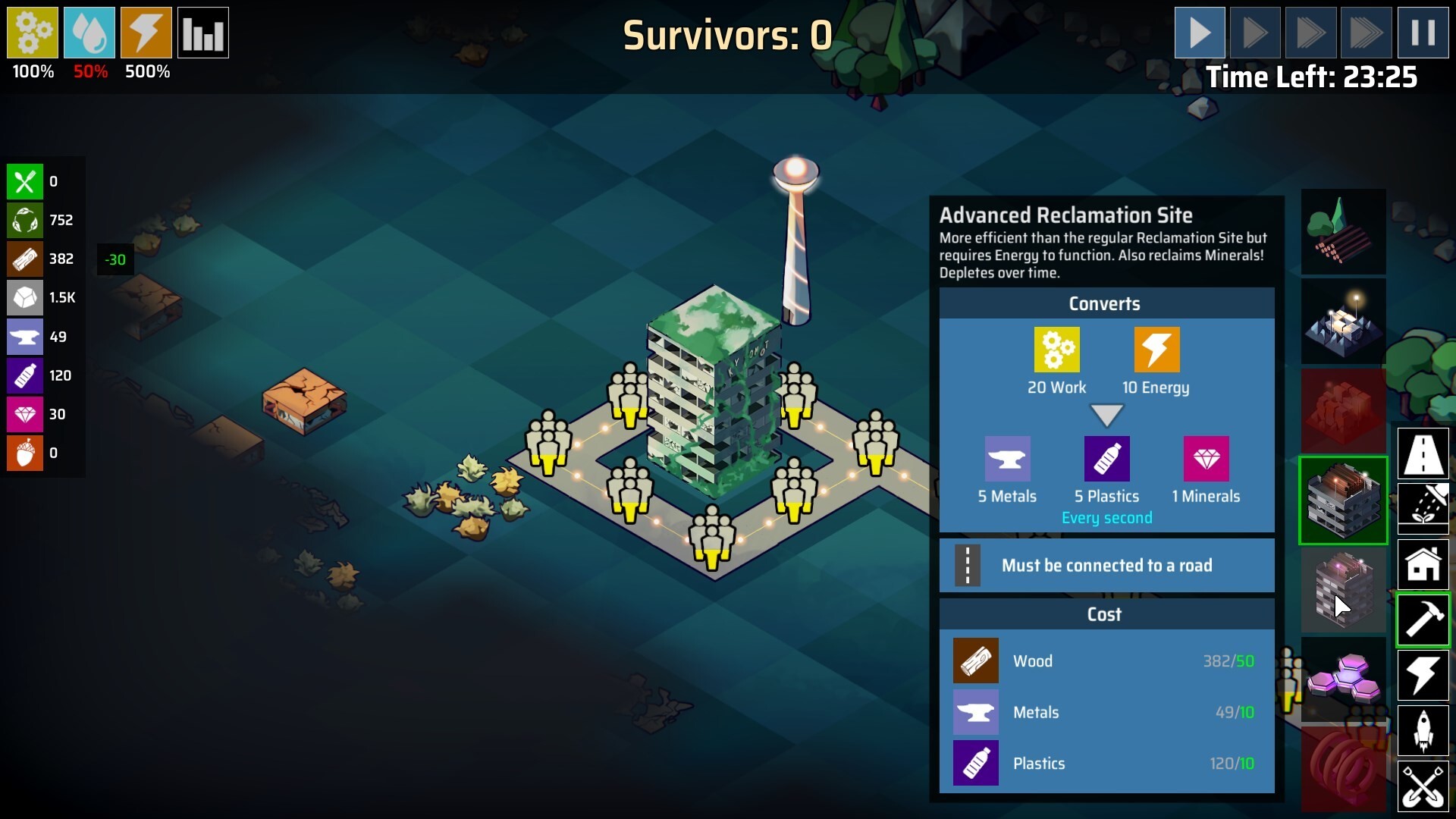Select the crossed shovels terraform icon
1456x819 pixels.
1423,786
